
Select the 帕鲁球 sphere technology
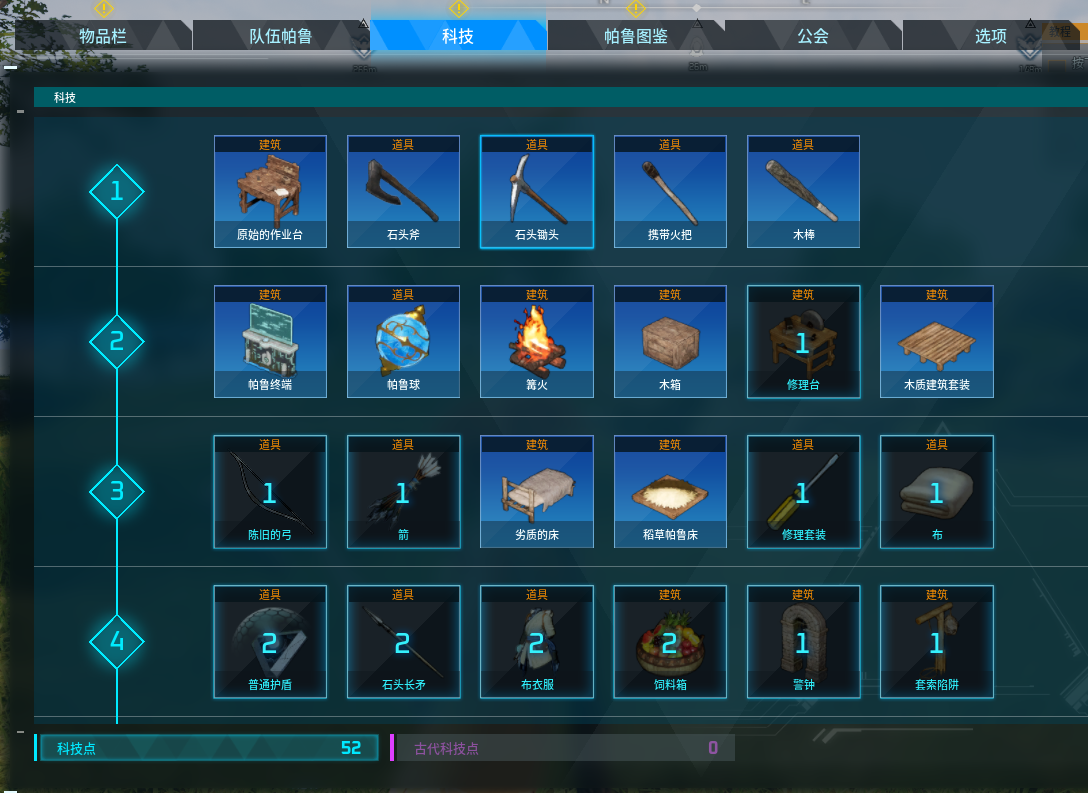[x=403, y=342]
